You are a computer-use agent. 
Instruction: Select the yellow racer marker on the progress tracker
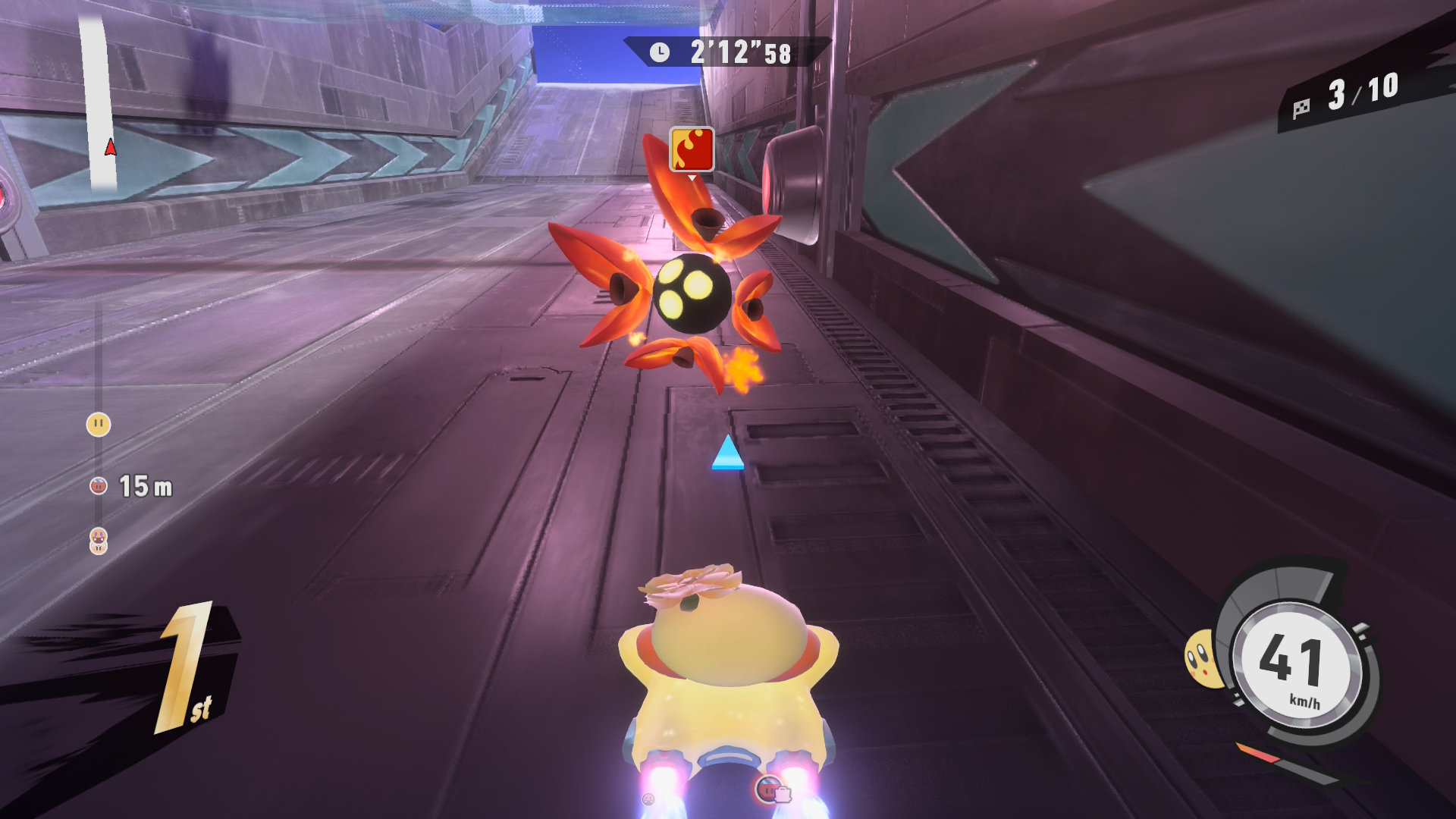click(x=99, y=424)
